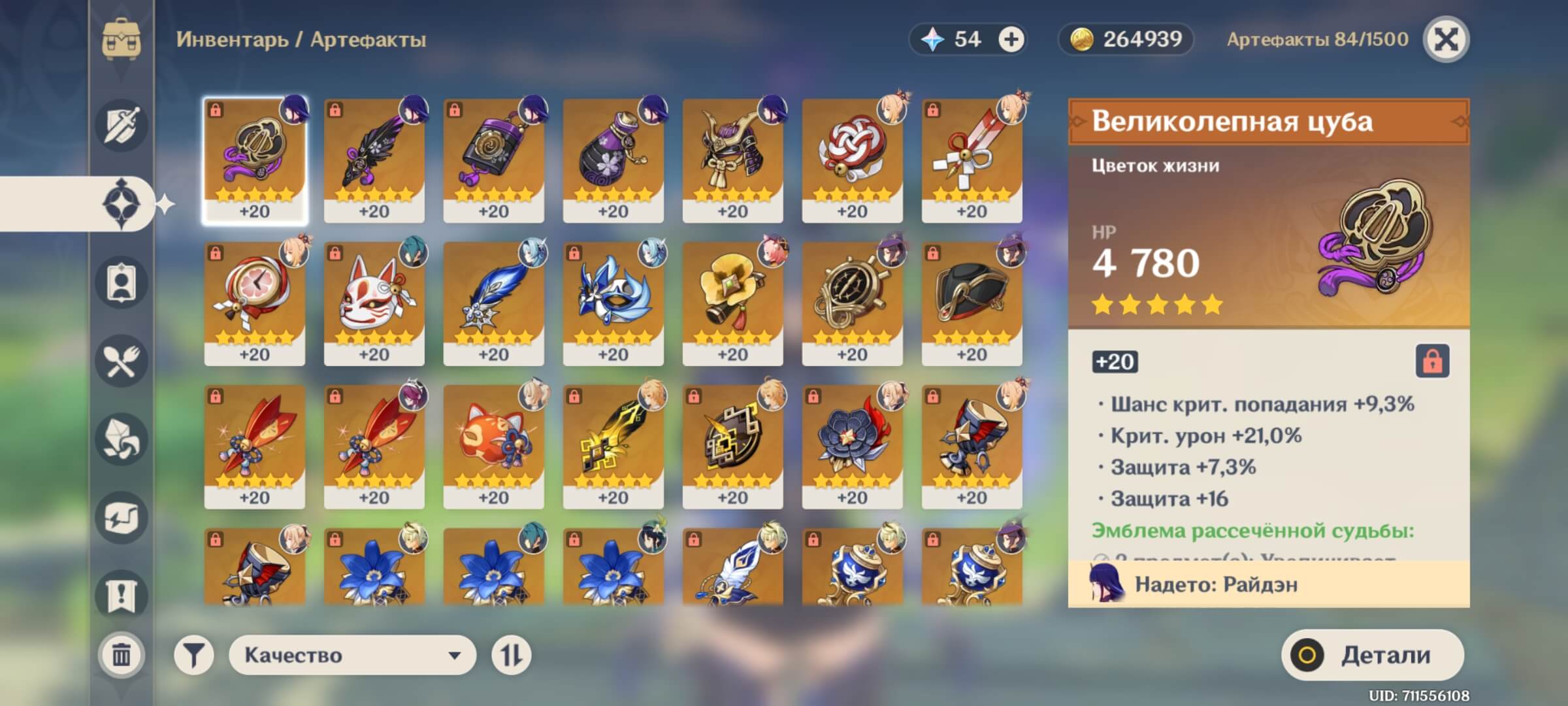
Task: Toggle the sort order arrows button
Action: tap(511, 655)
